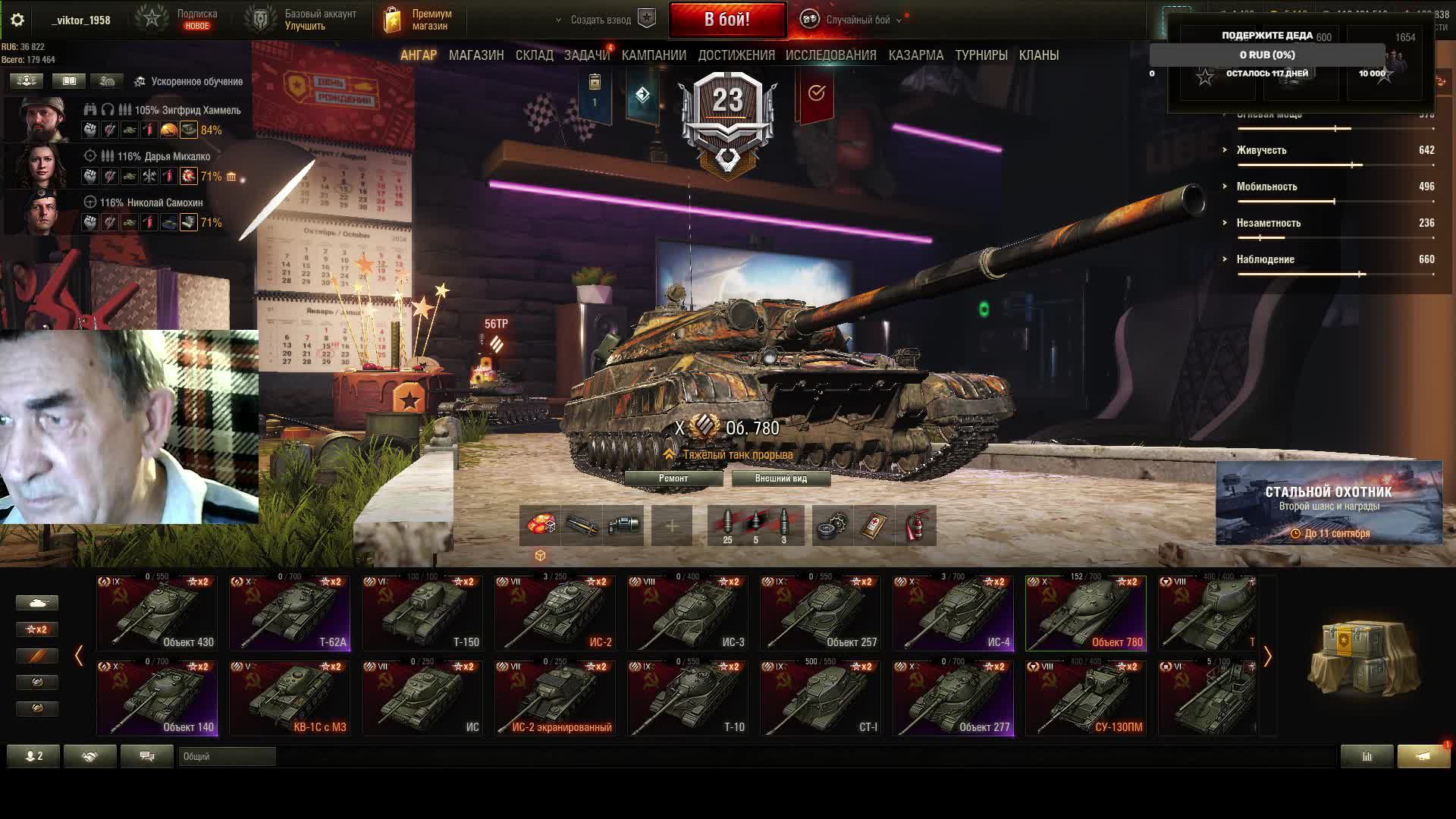Open the КЛАНЫ tab

(1038, 55)
